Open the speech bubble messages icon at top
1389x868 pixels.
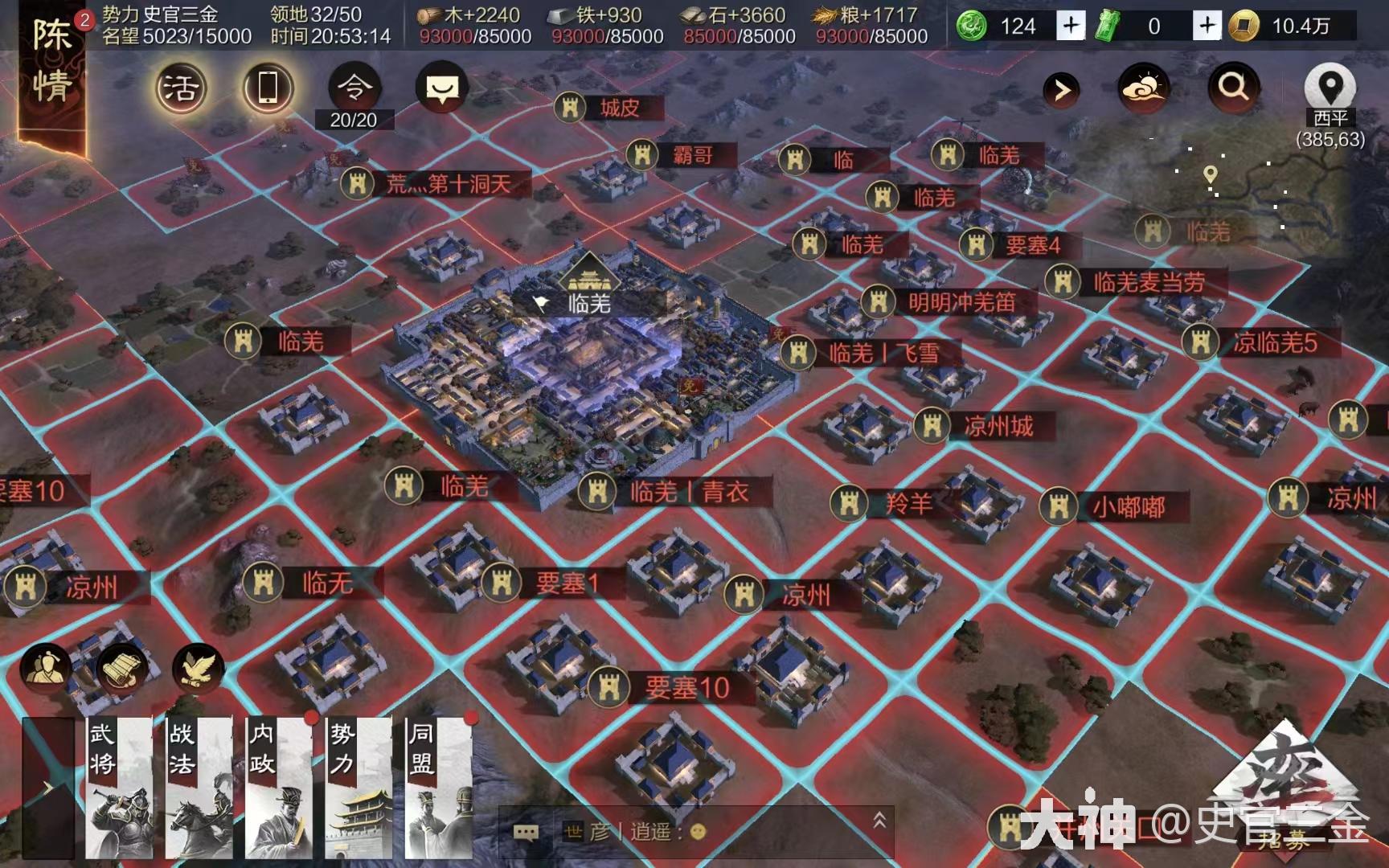tap(442, 88)
